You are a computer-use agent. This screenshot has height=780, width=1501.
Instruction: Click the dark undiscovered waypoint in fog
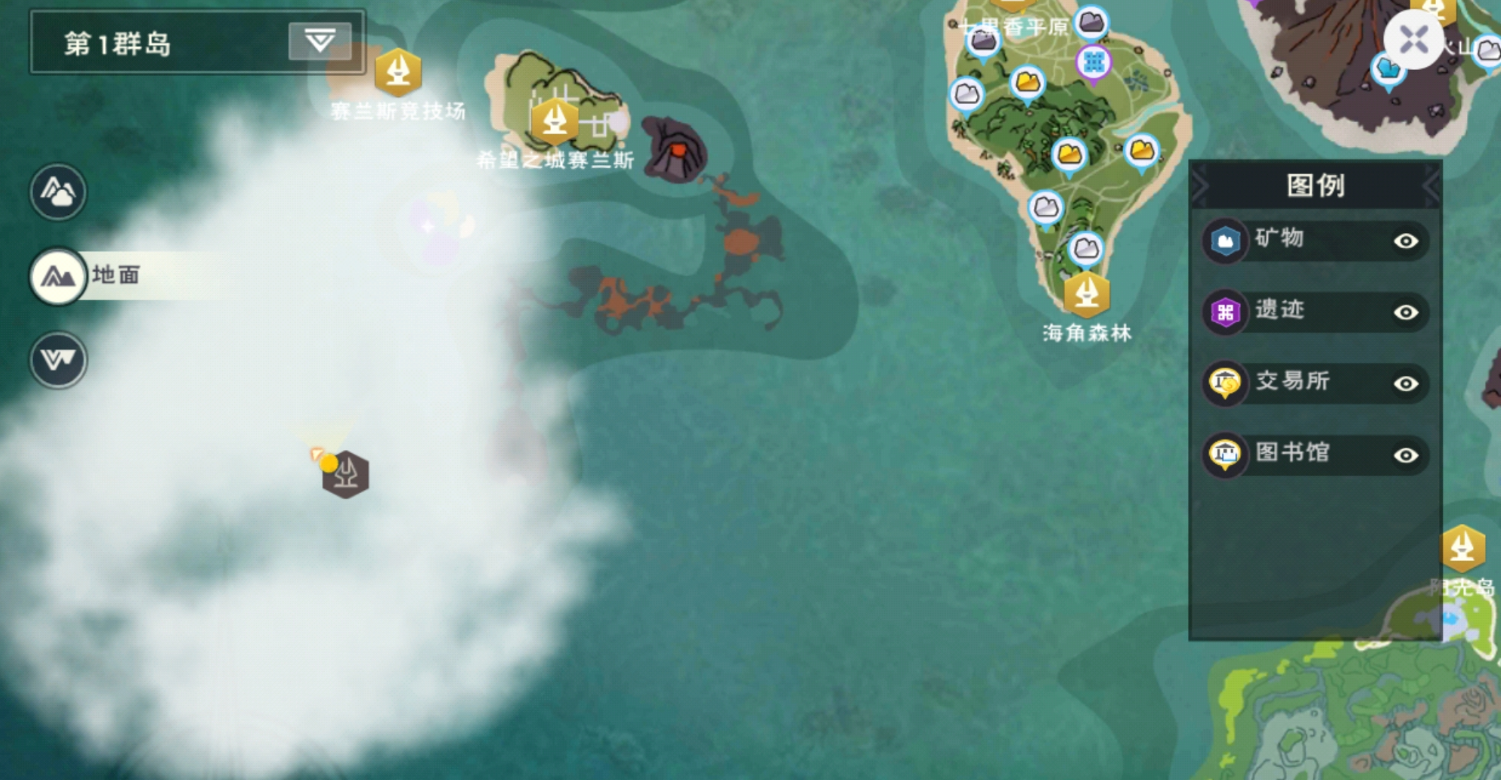346,475
